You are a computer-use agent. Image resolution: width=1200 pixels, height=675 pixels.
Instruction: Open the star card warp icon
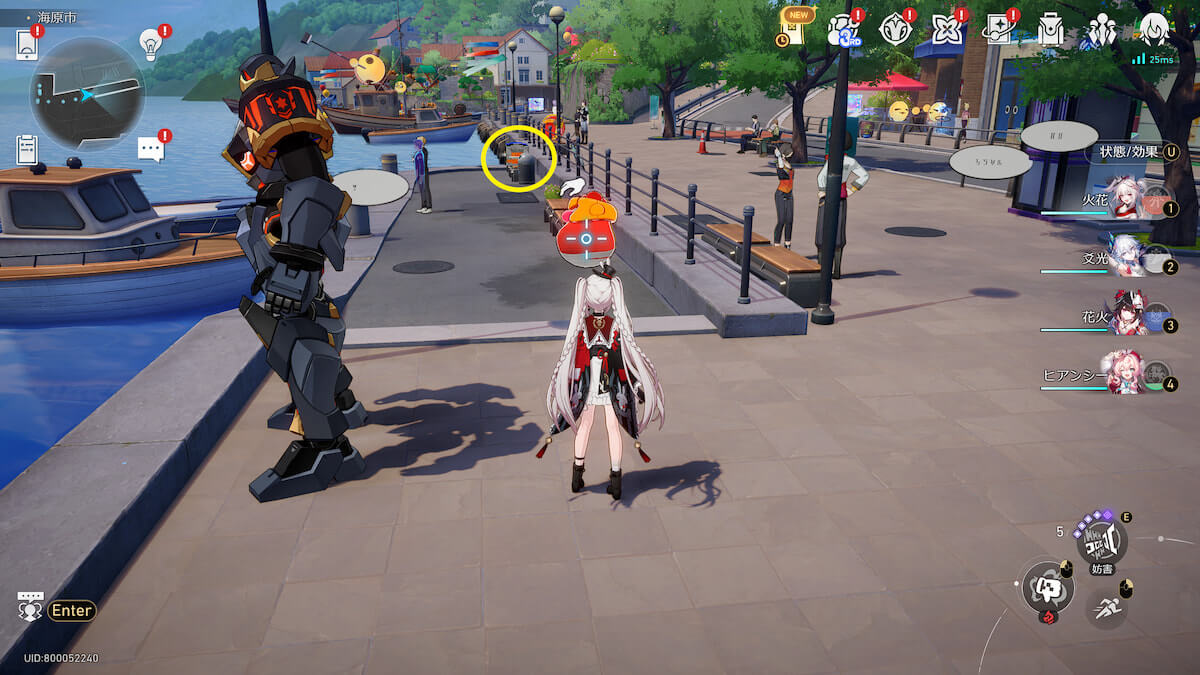[998, 30]
